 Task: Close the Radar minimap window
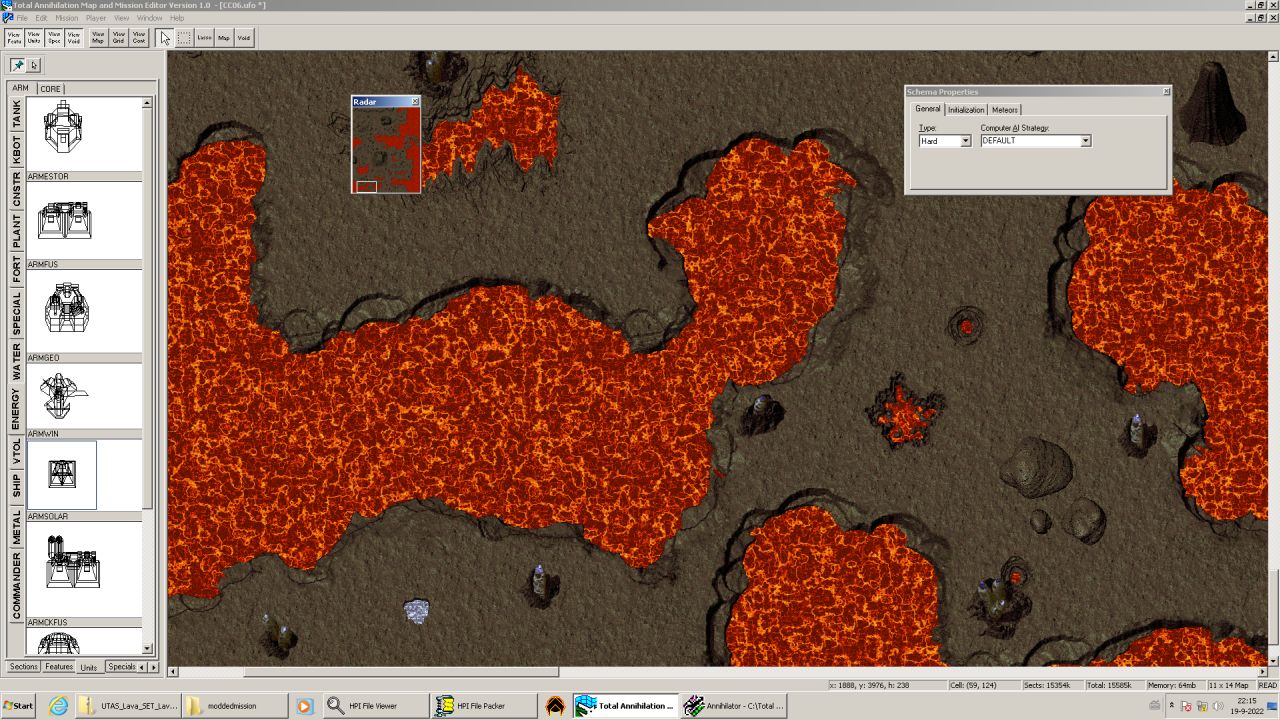pos(415,102)
